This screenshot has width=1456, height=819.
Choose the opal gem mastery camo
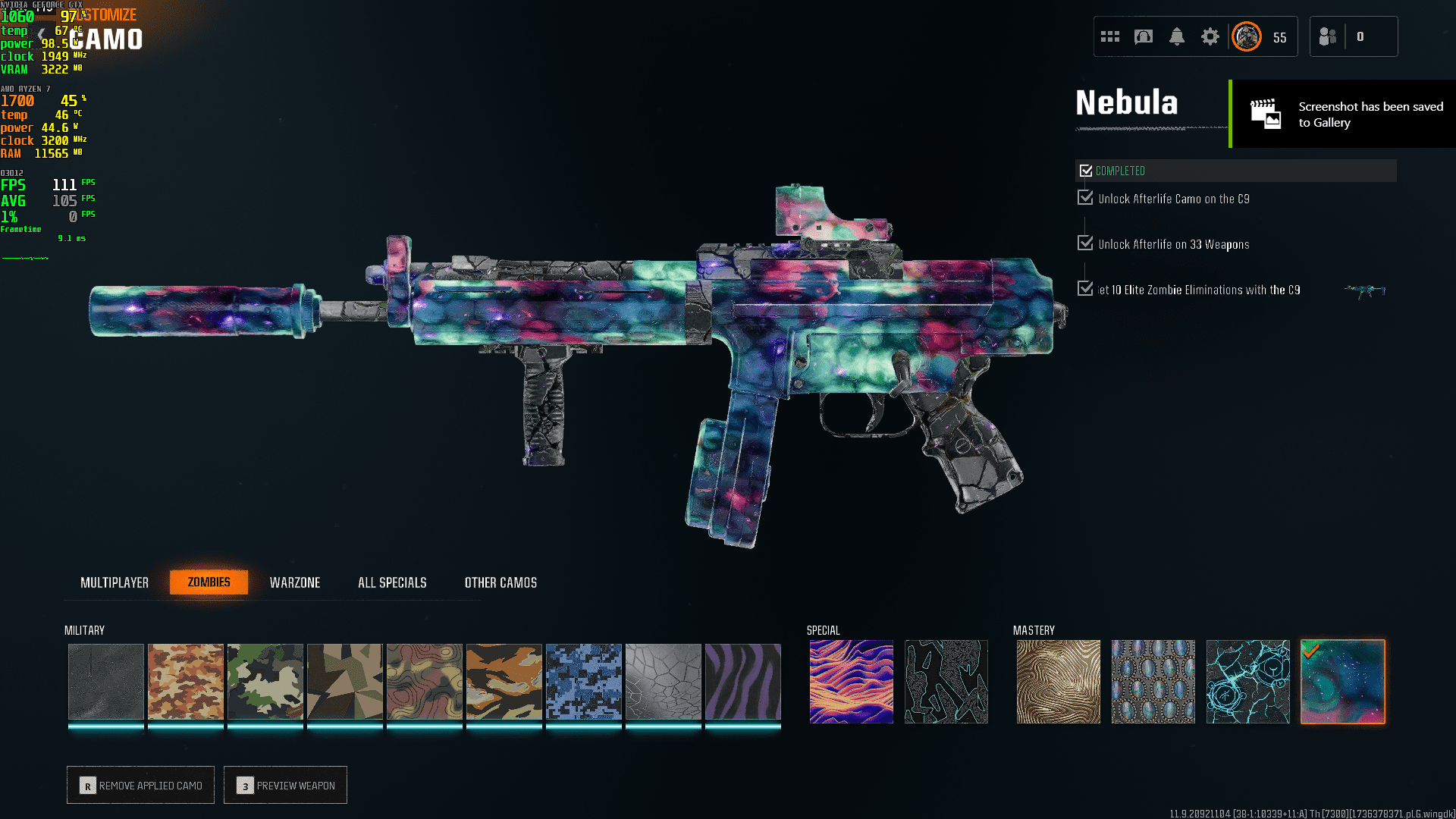[x=1153, y=681]
